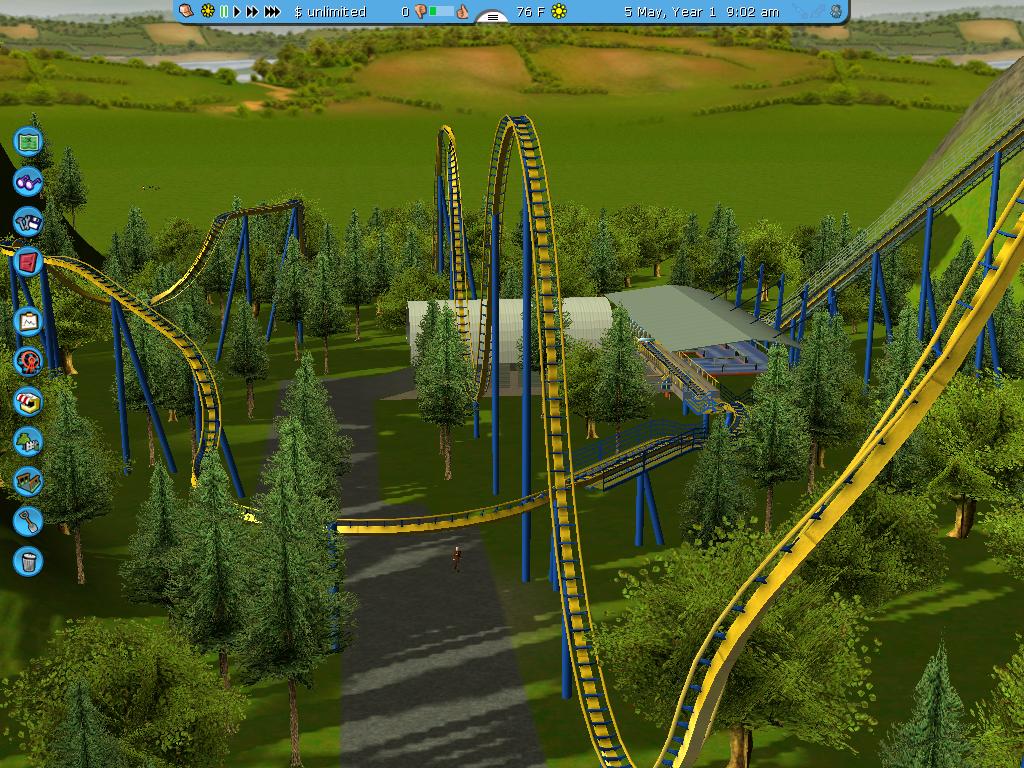Open the Ferris wheel rides menu
This screenshot has width=1024, height=768.
click(x=28, y=361)
